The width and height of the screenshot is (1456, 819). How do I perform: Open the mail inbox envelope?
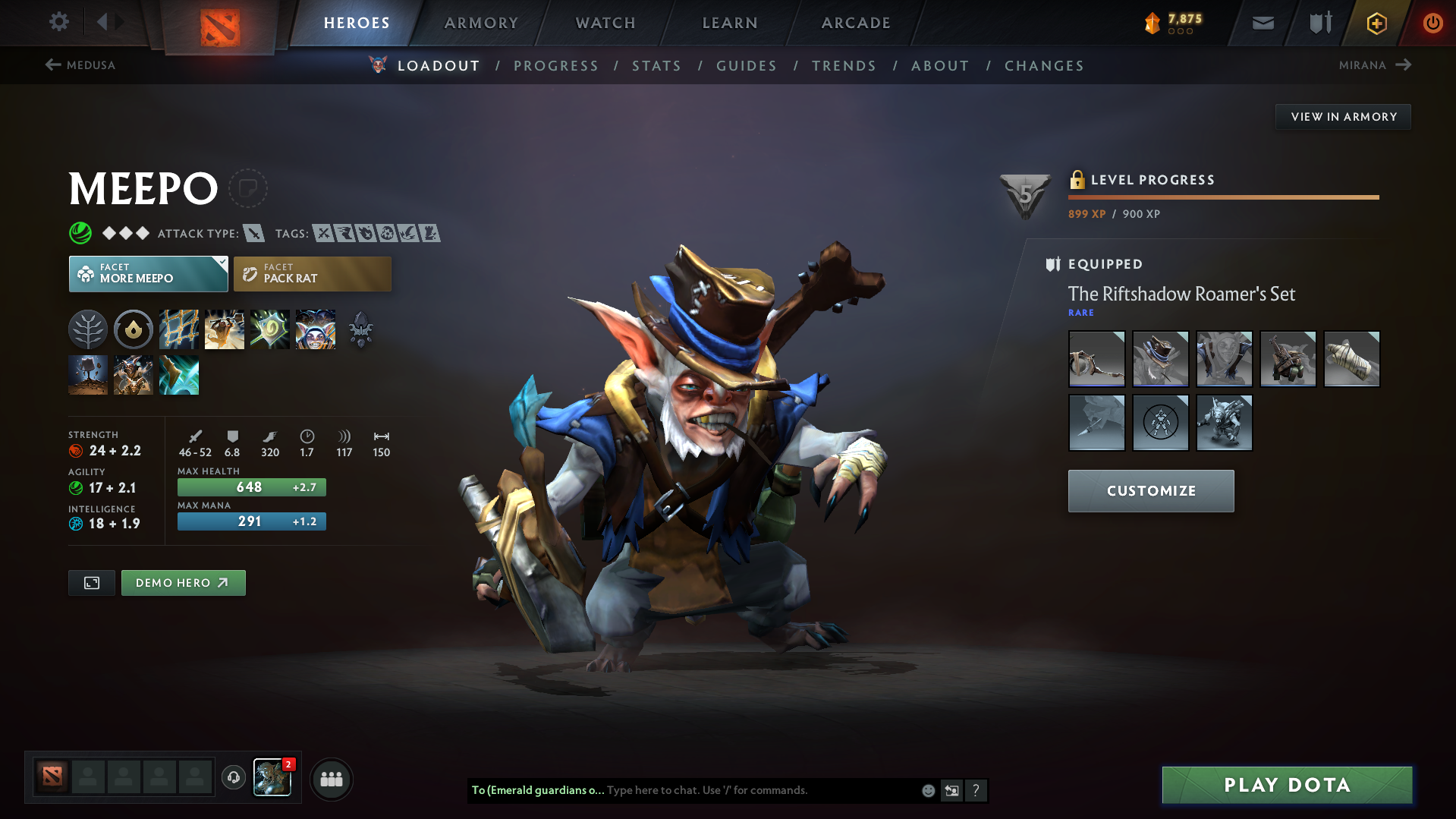pos(1263,24)
